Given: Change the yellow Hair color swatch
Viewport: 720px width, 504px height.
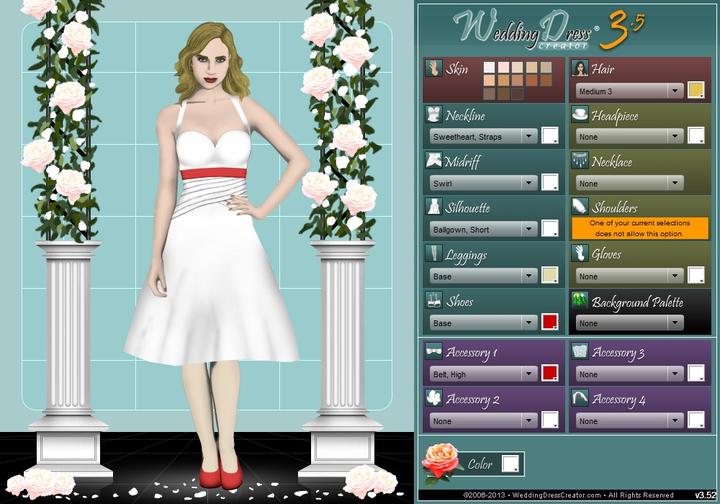Looking at the screenshot, I should pos(695,91).
